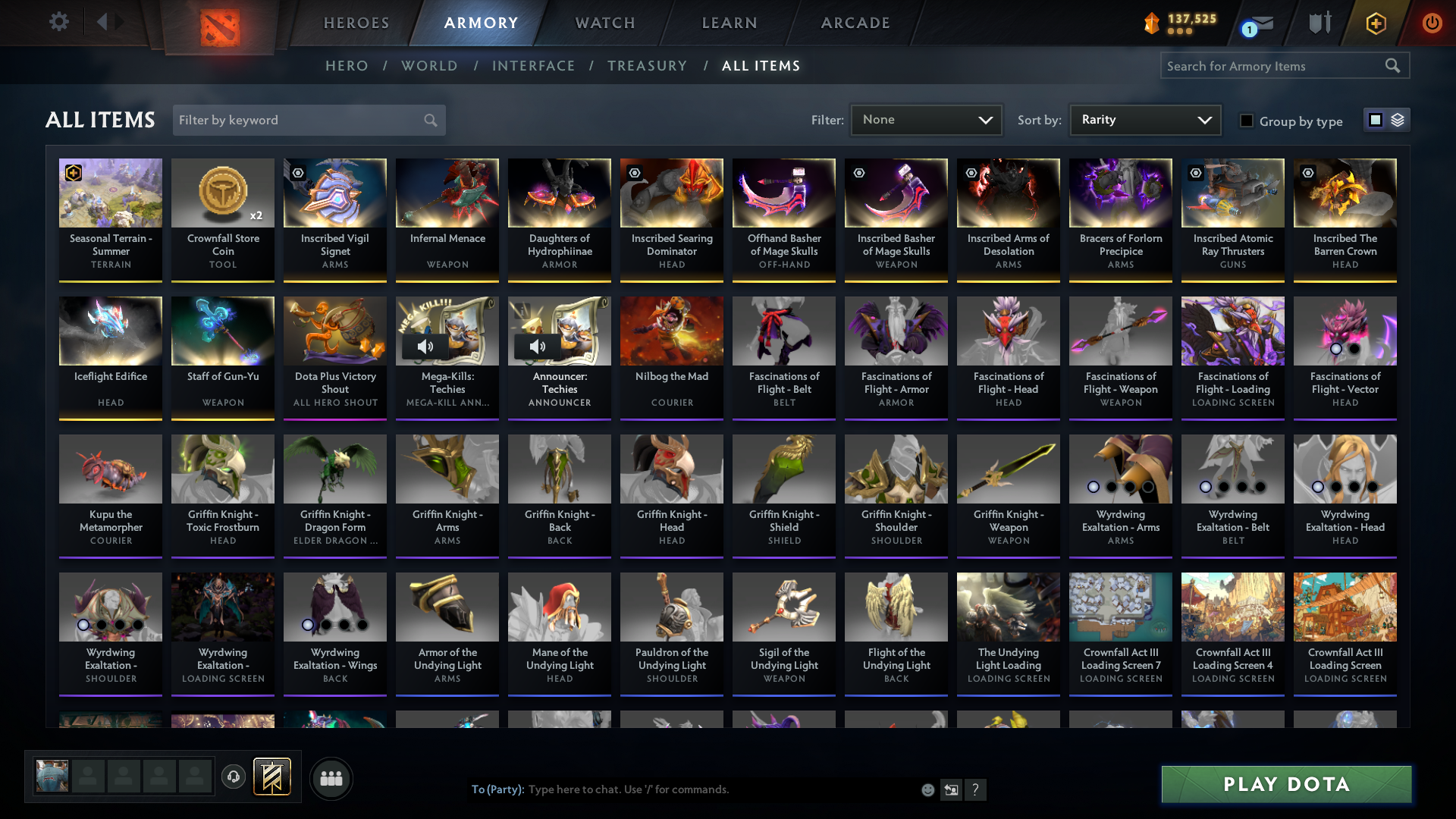This screenshot has width=1456, height=819.
Task: Open the friends list icon
Action: tap(331, 777)
